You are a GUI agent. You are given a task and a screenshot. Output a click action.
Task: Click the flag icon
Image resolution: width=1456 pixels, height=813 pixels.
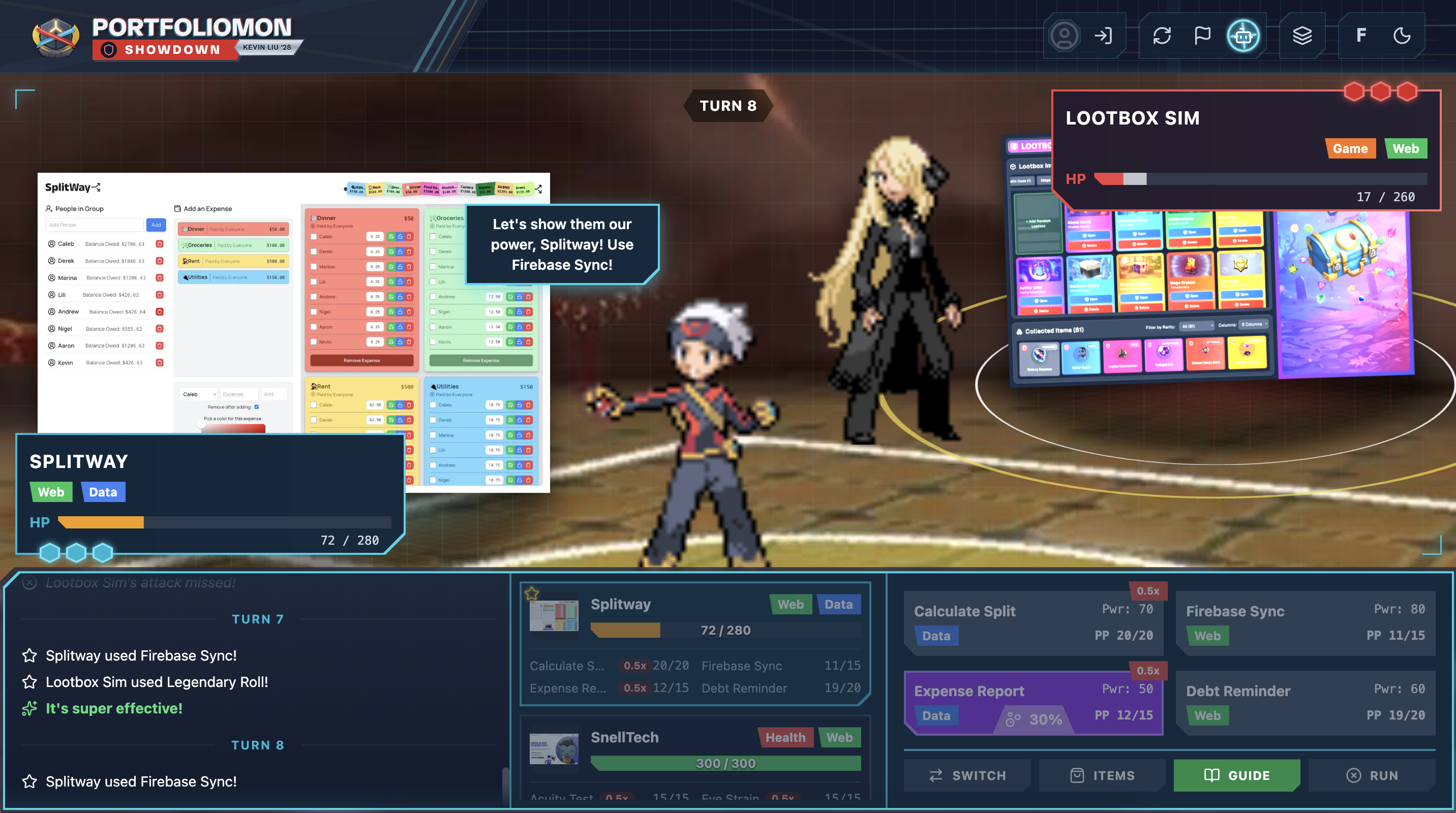(1202, 36)
